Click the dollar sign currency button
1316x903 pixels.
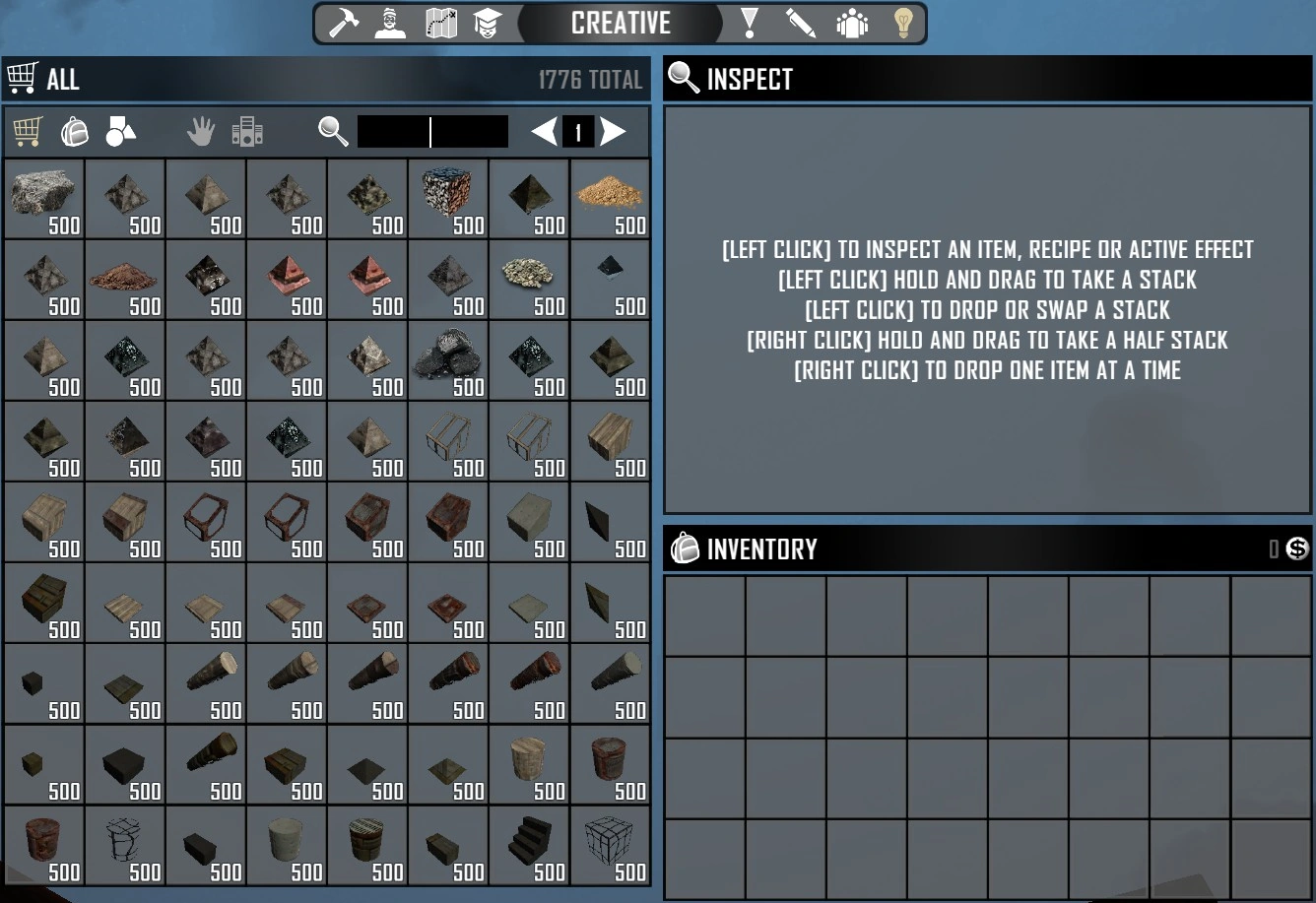click(1297, 548)
